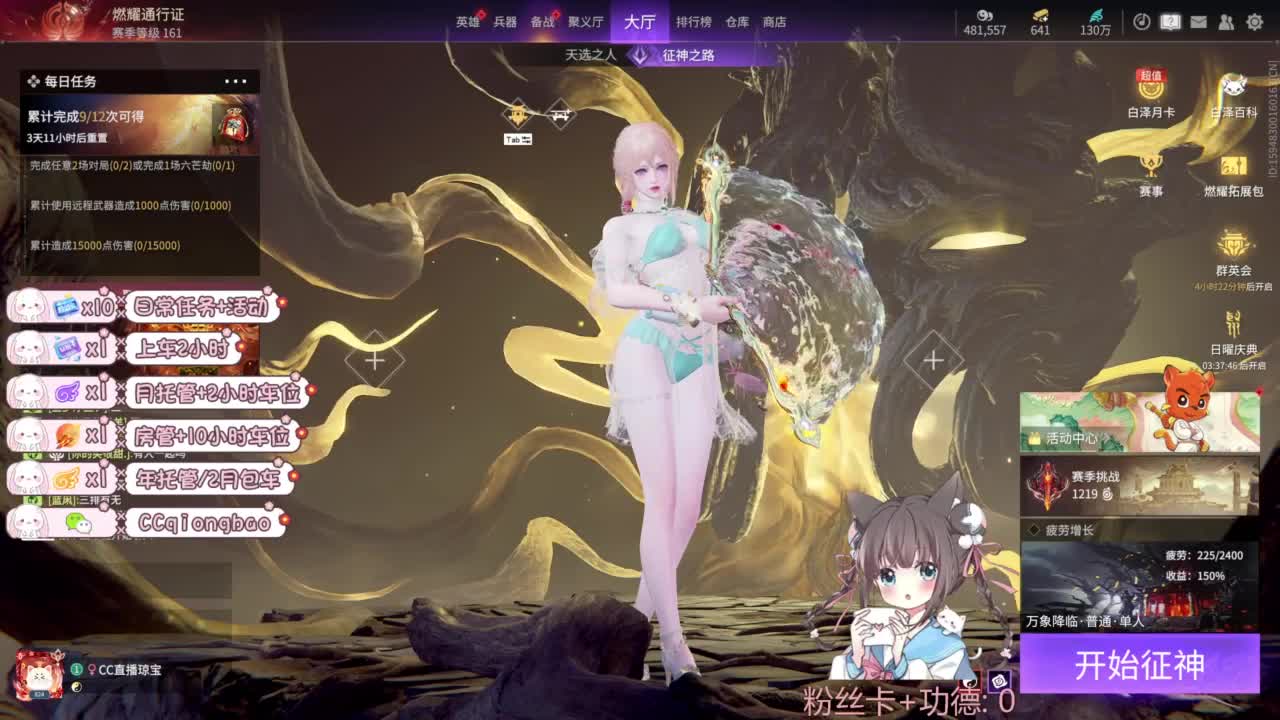Open the daily task panel options ellipsis
Screen dimensions: 1280x720
(x=236, y=81)
